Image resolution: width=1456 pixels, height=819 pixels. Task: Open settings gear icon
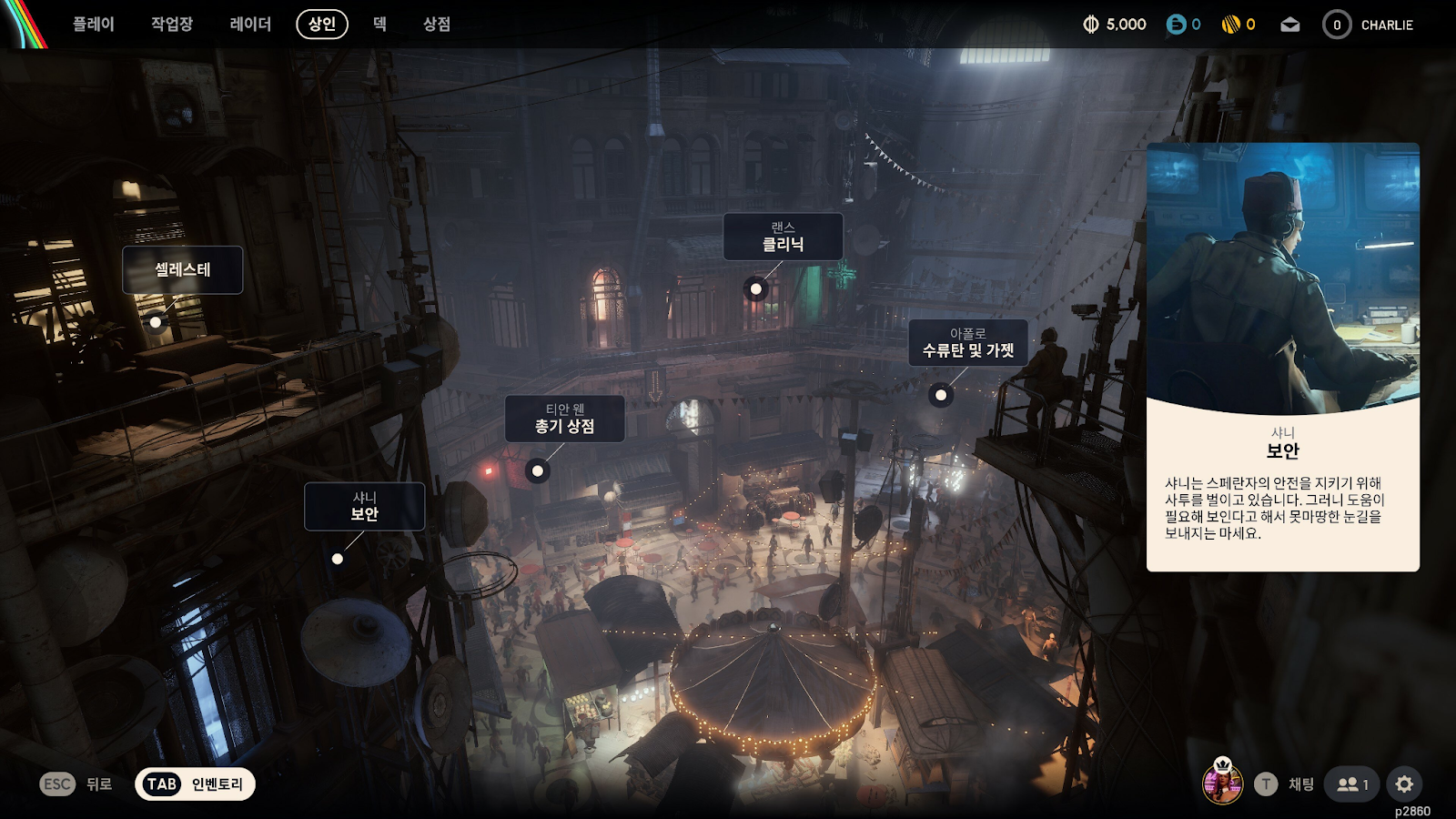tap(1404, 784)
